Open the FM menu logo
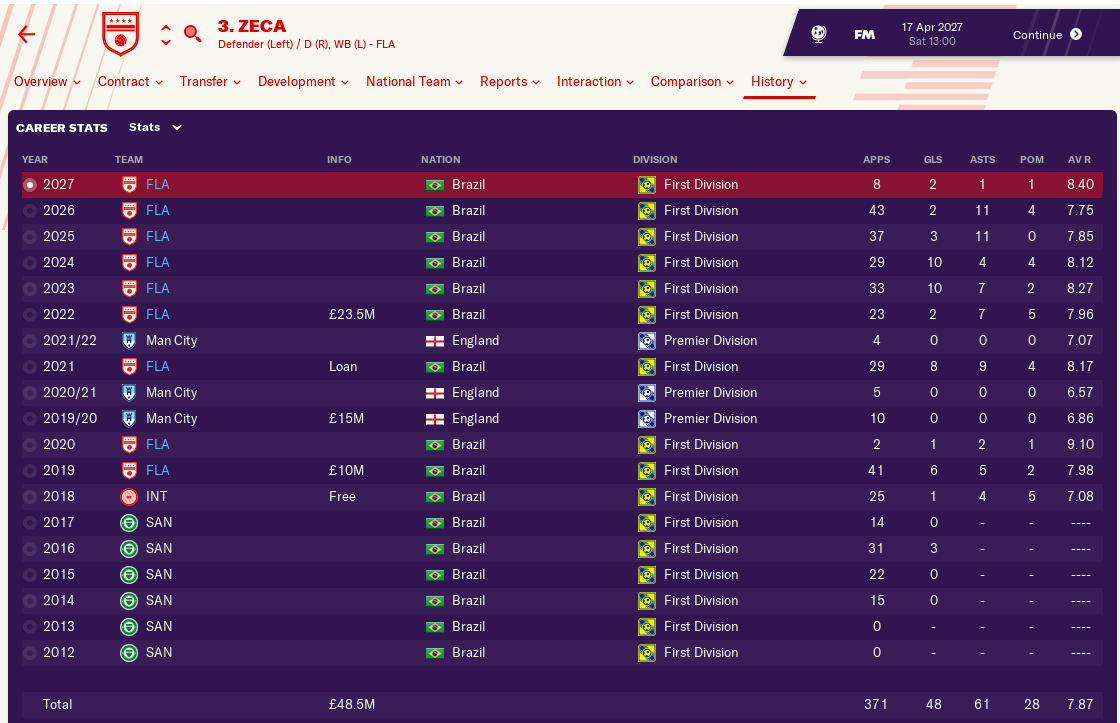Viewport: 1120px width, 723px height. click(x=864, y=35)
